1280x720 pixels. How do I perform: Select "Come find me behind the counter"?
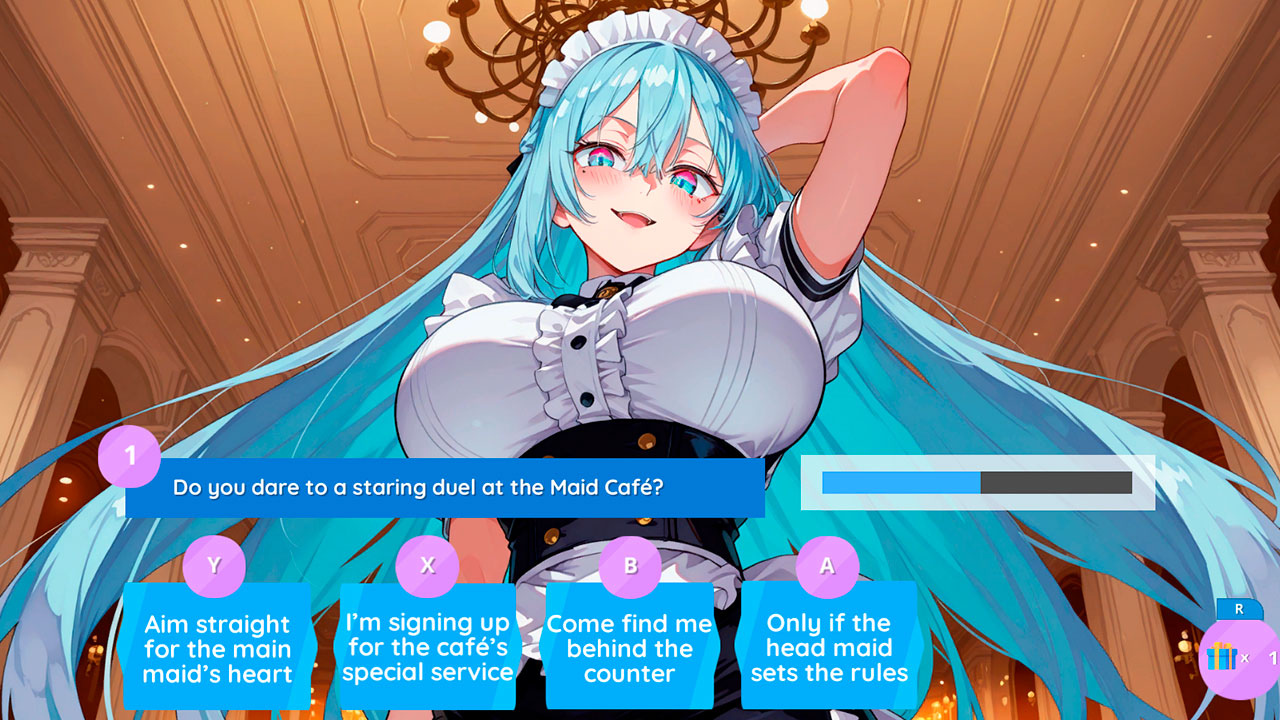pyautogui.click(x=629, y=649)
